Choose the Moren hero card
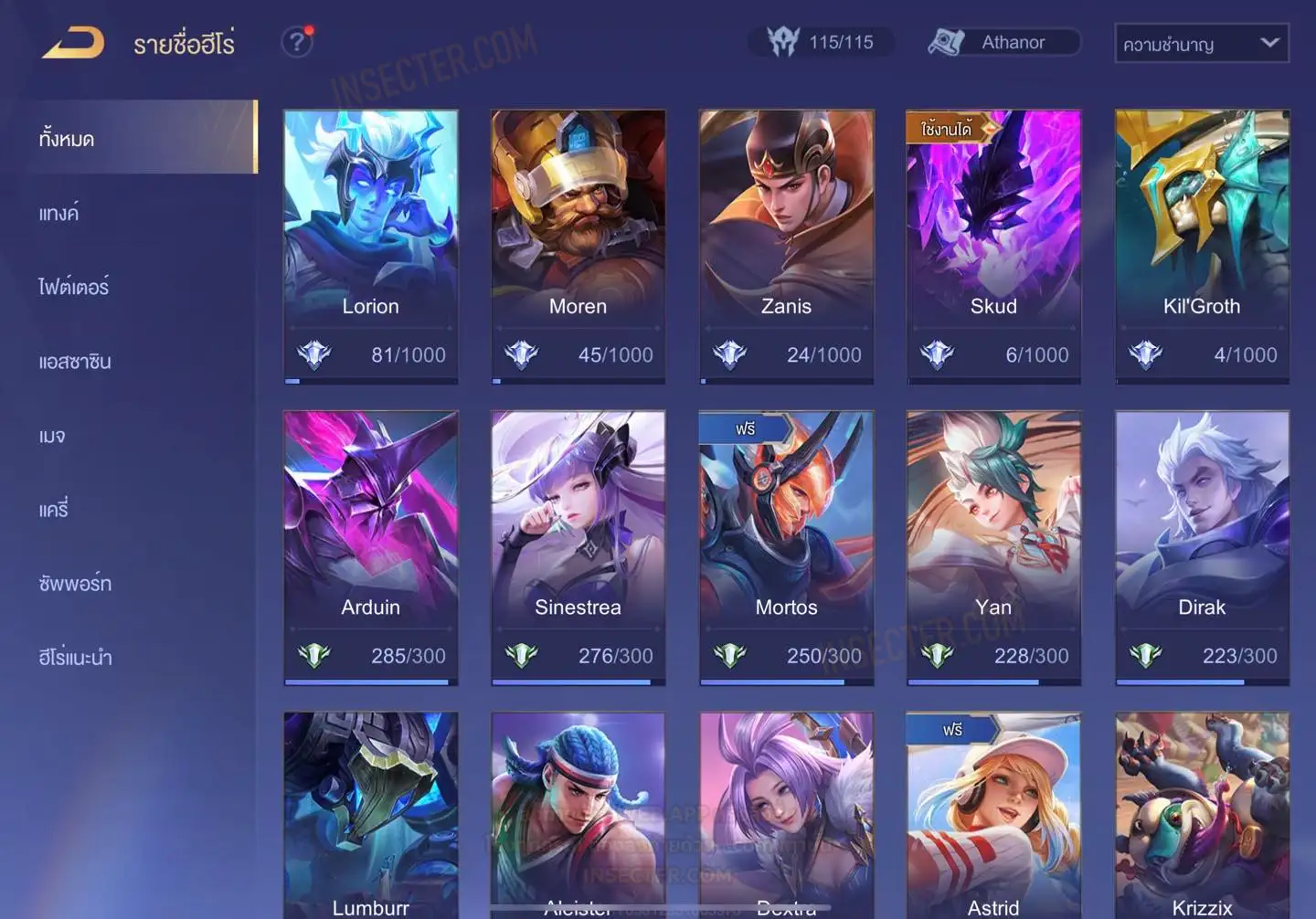This screenshot has height=919, width=1316. (578, 246)
